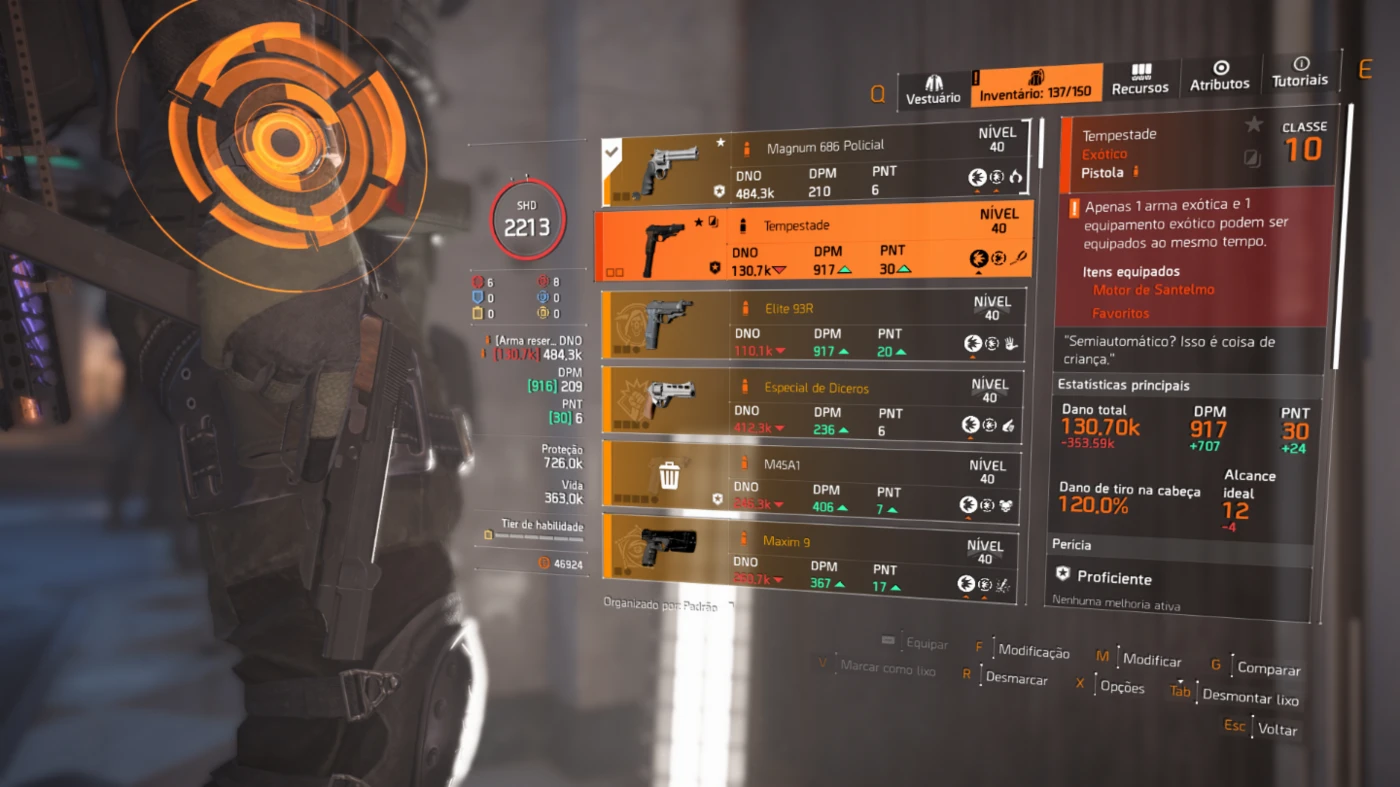Toggle the favorite star on Tempestade details
1400x787 pixels.
point(1253,125)
